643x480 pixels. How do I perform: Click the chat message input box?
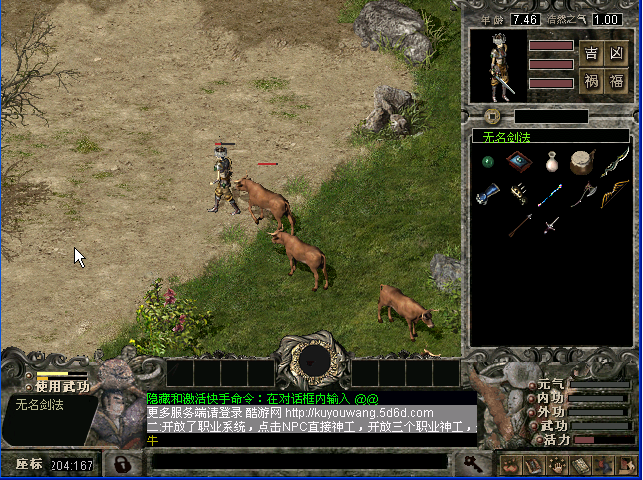[x=300, y=463]
